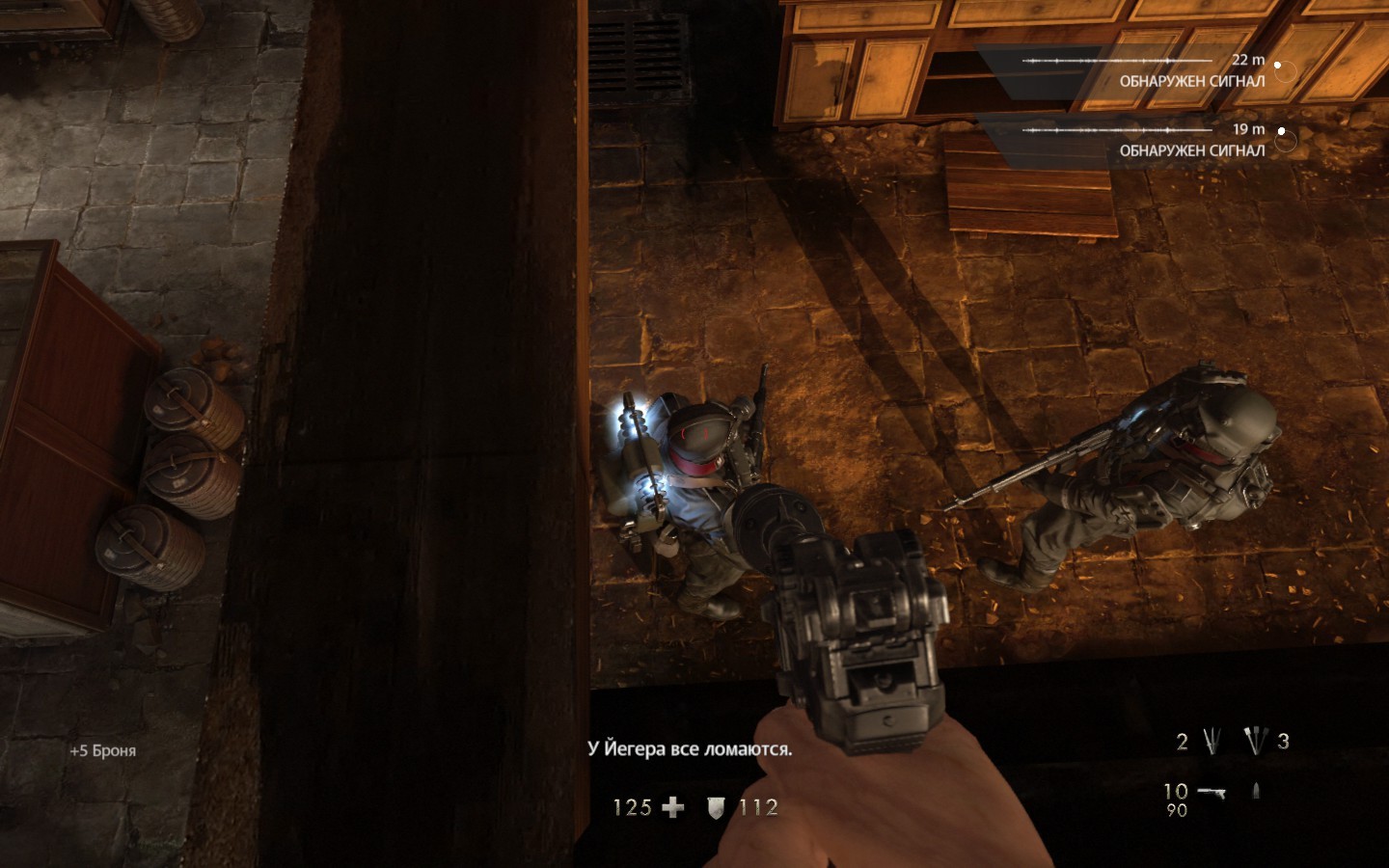
Task: Select the stick grenades icon
Action: tap(1256, 741)
